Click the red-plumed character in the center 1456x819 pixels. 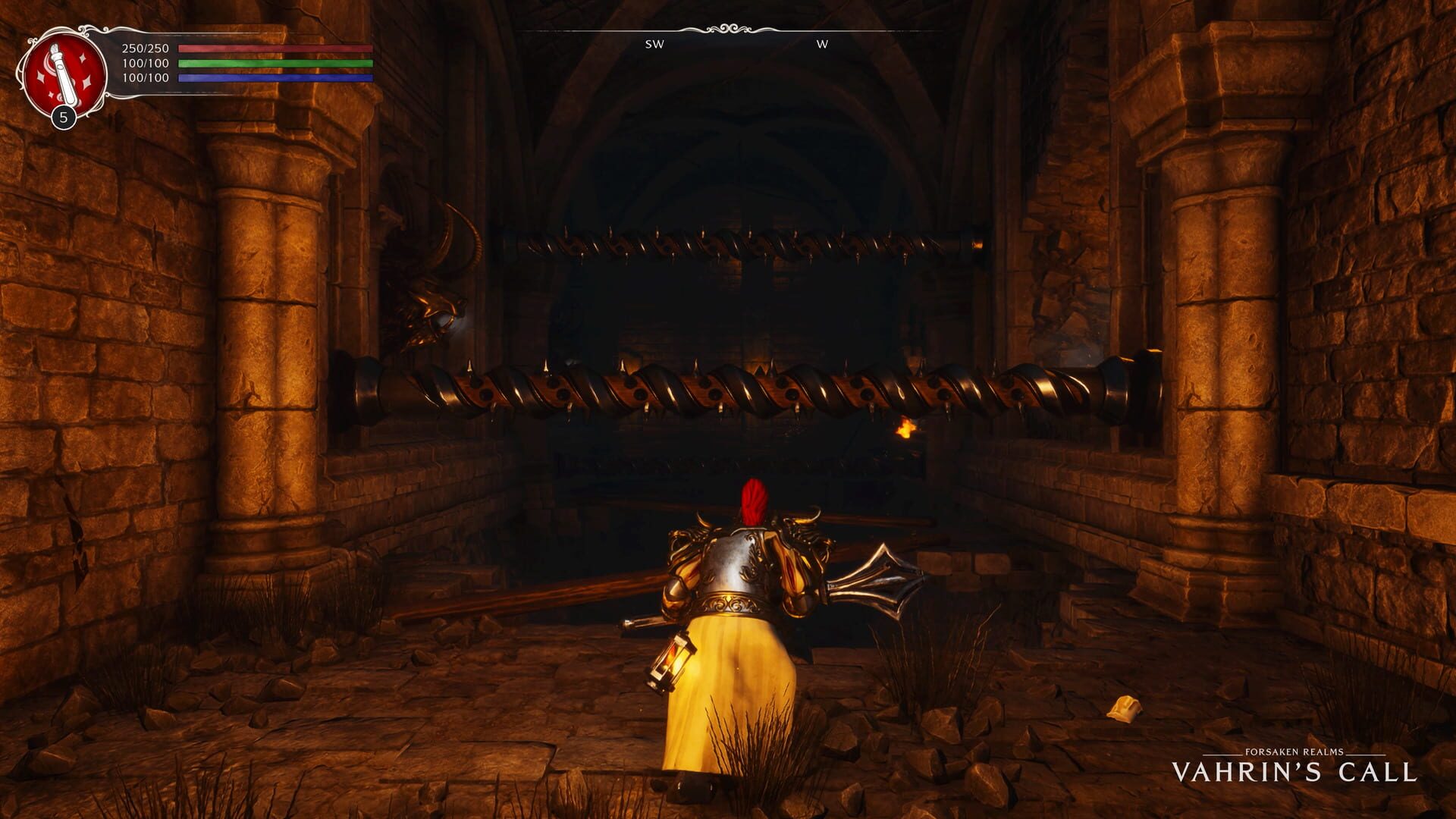pos(739,599)
